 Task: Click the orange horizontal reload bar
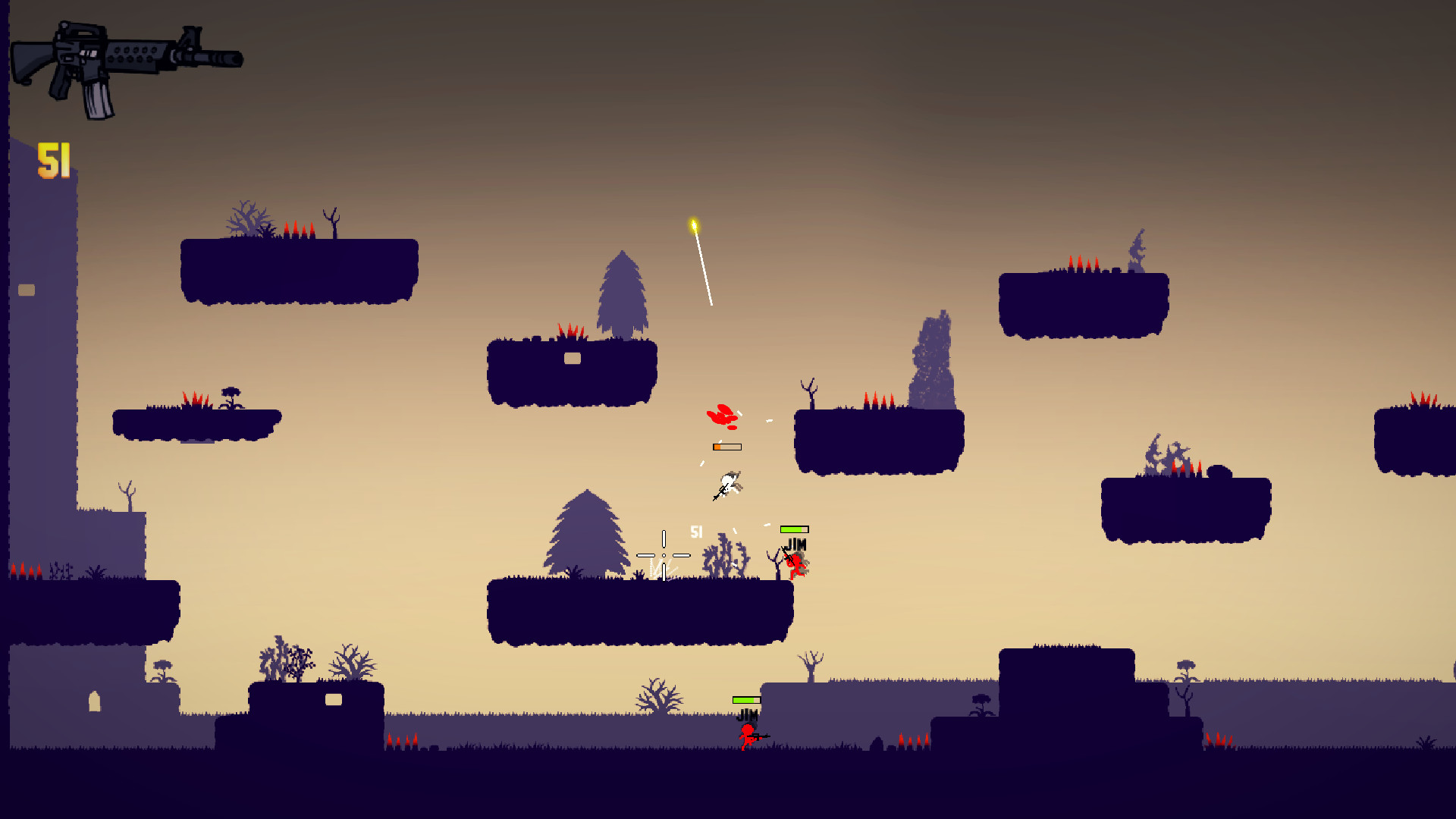pos(726,447)
